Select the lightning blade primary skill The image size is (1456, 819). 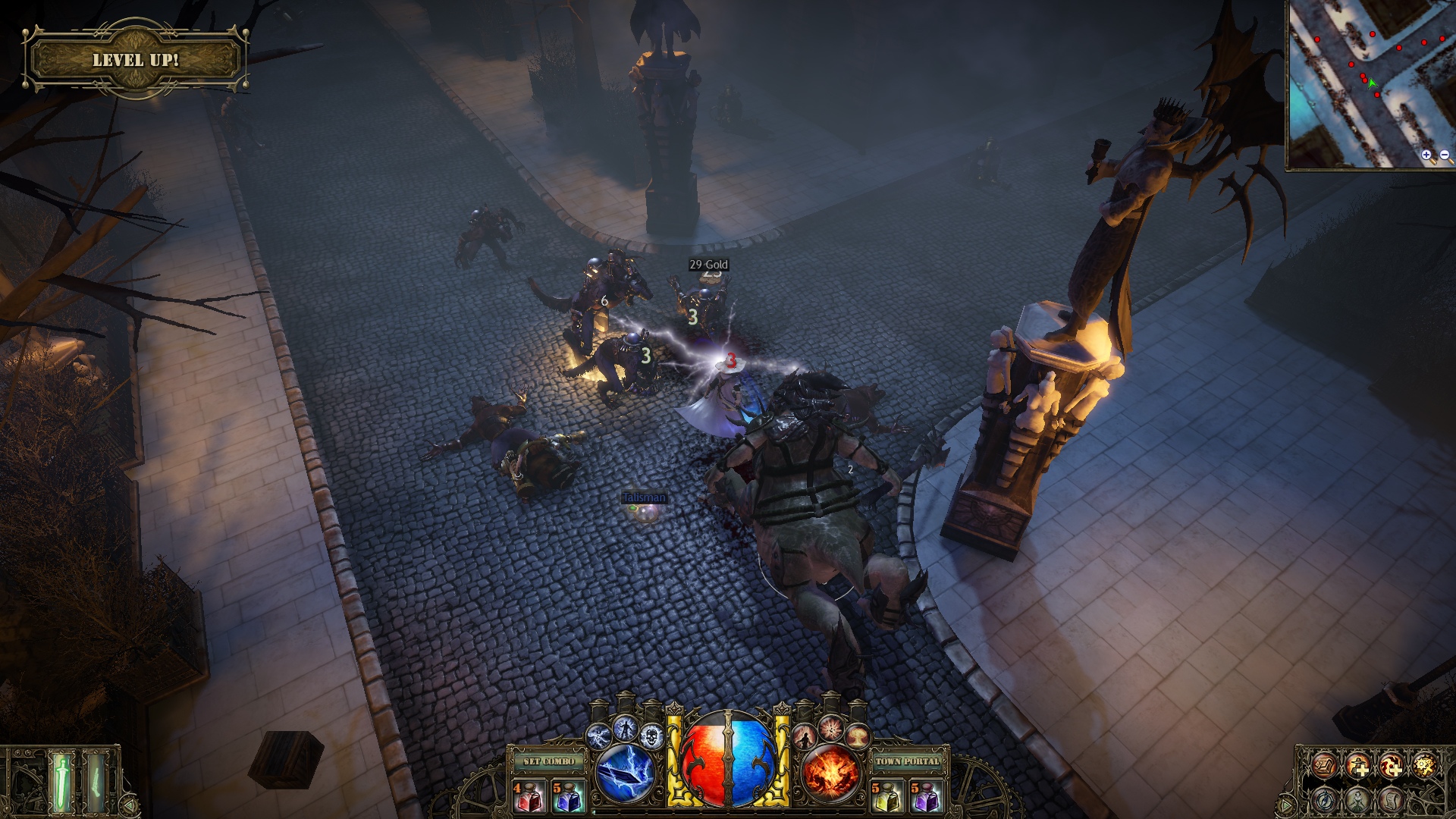pos(625,773)
